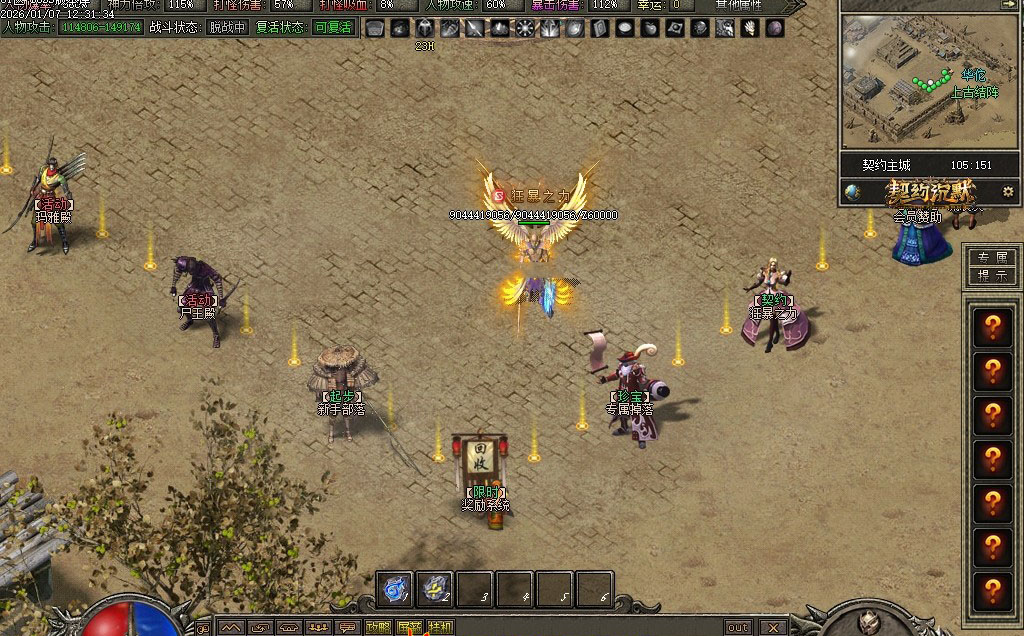Click the 可复活 revive status button
Viewport: 1024px width, 636px height.
[333, 27]
